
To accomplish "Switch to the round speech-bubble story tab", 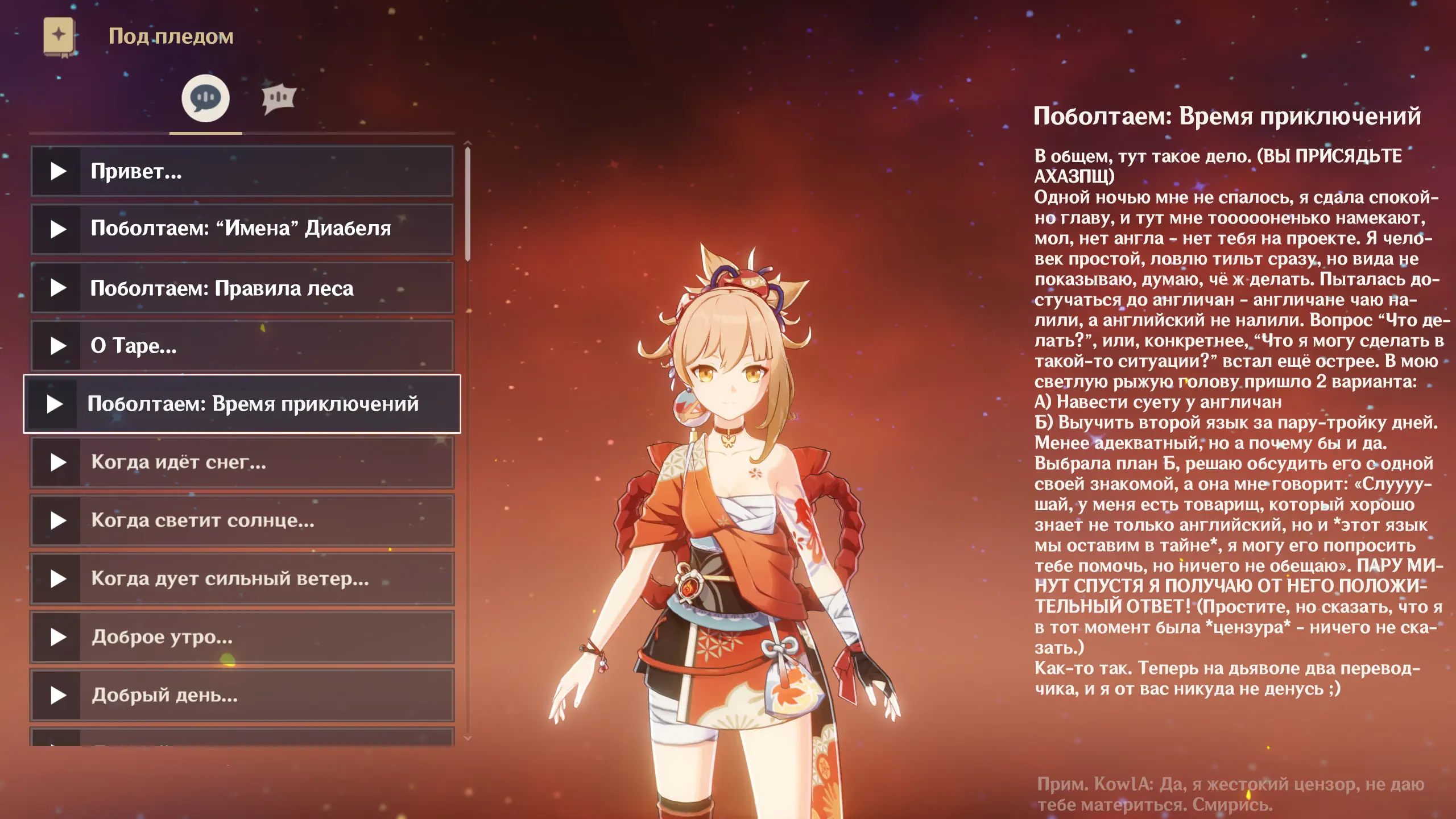I will point(205,98).
